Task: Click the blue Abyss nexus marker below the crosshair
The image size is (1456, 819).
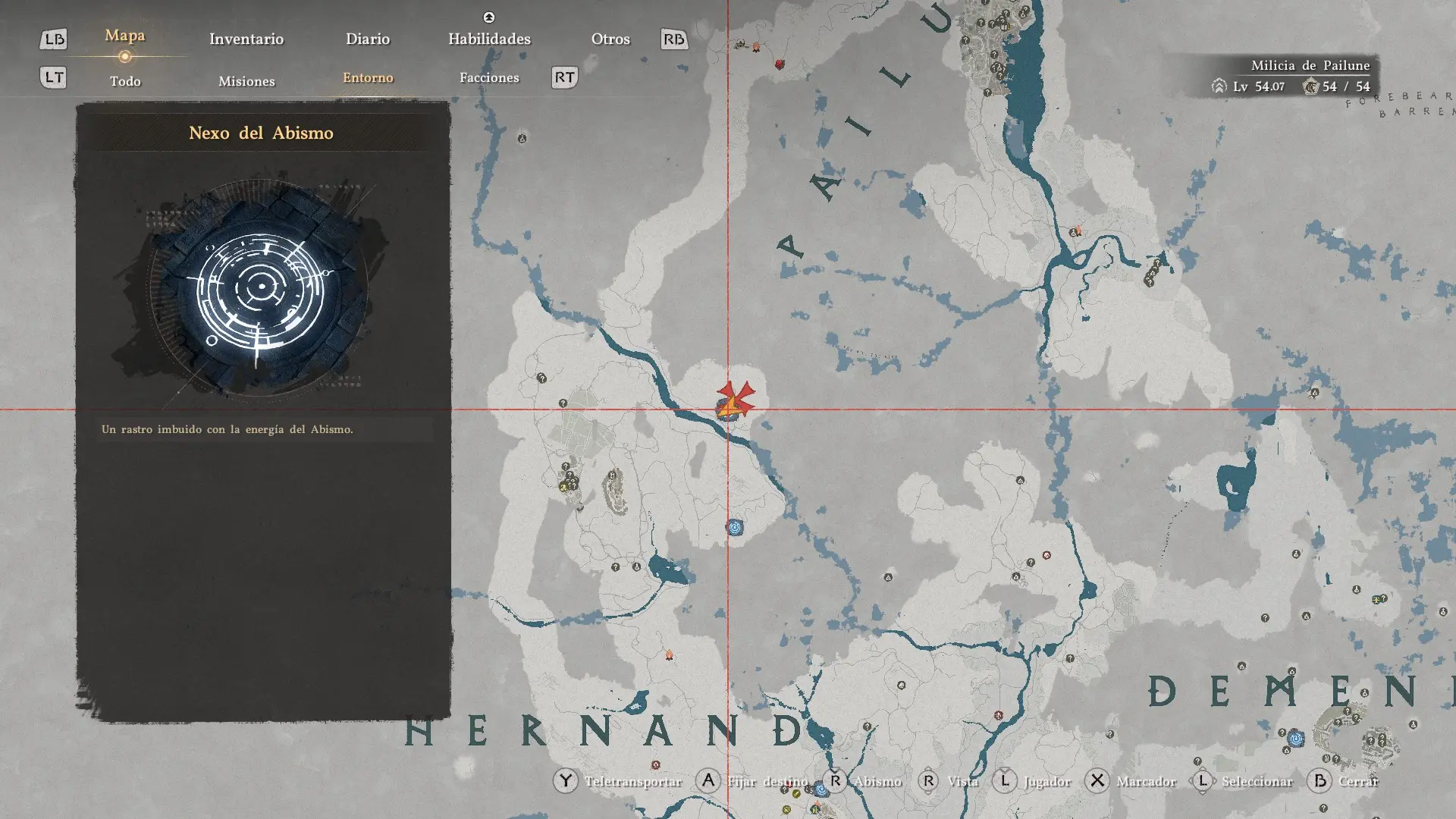Action: pyautogui.click(x=734, y=527)
